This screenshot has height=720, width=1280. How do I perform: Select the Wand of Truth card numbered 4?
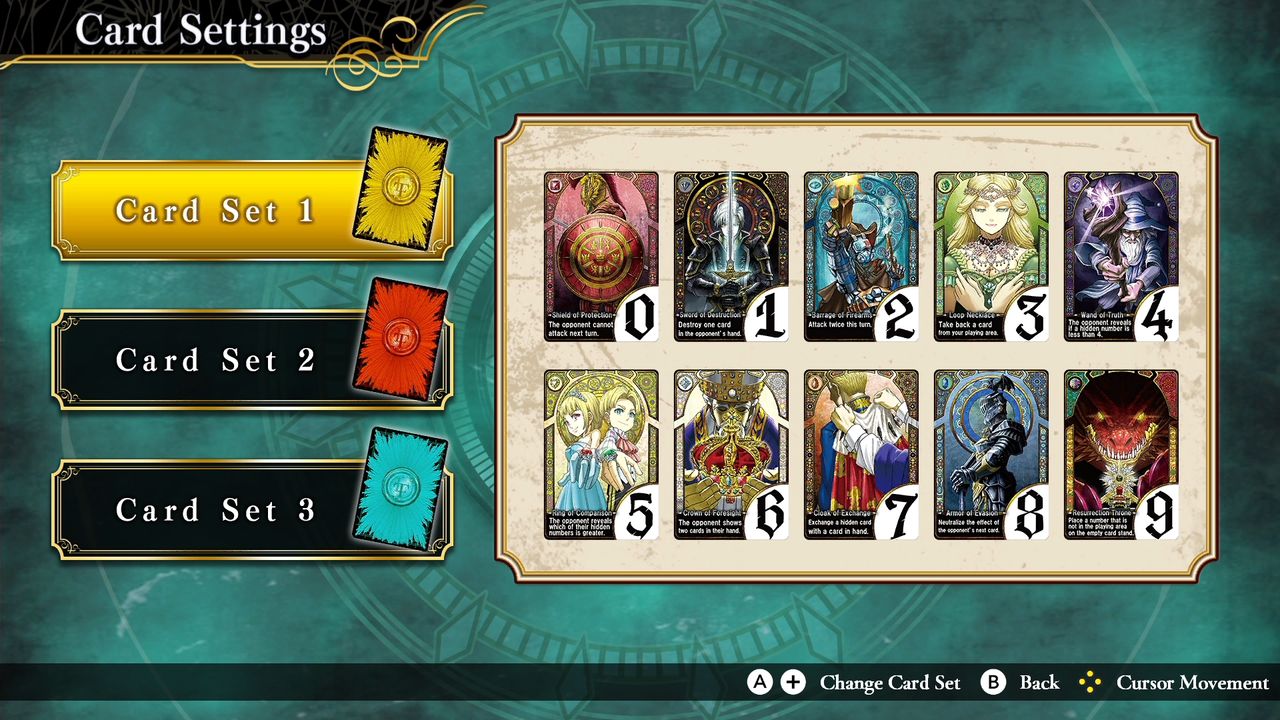tap(1122, 257)
